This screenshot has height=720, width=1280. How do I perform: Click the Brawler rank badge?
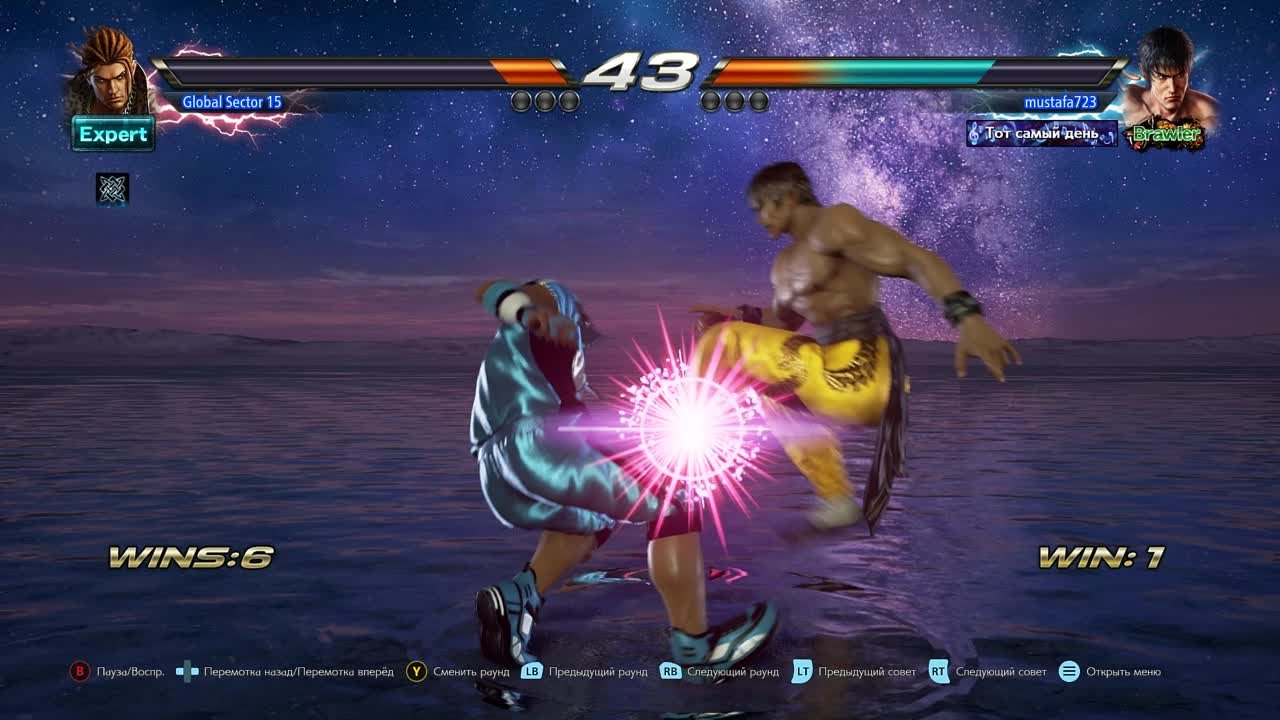coord(1163,134)
